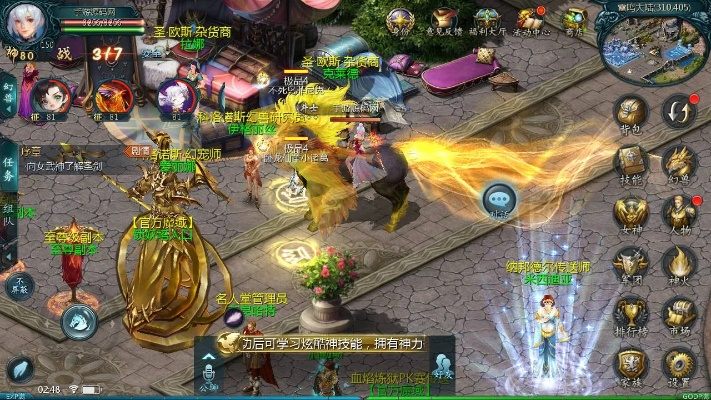Open the 神火 divine flame menu
Image resolution: width=711 pixels, height=400 pixels.
click(x=680, y=263)
